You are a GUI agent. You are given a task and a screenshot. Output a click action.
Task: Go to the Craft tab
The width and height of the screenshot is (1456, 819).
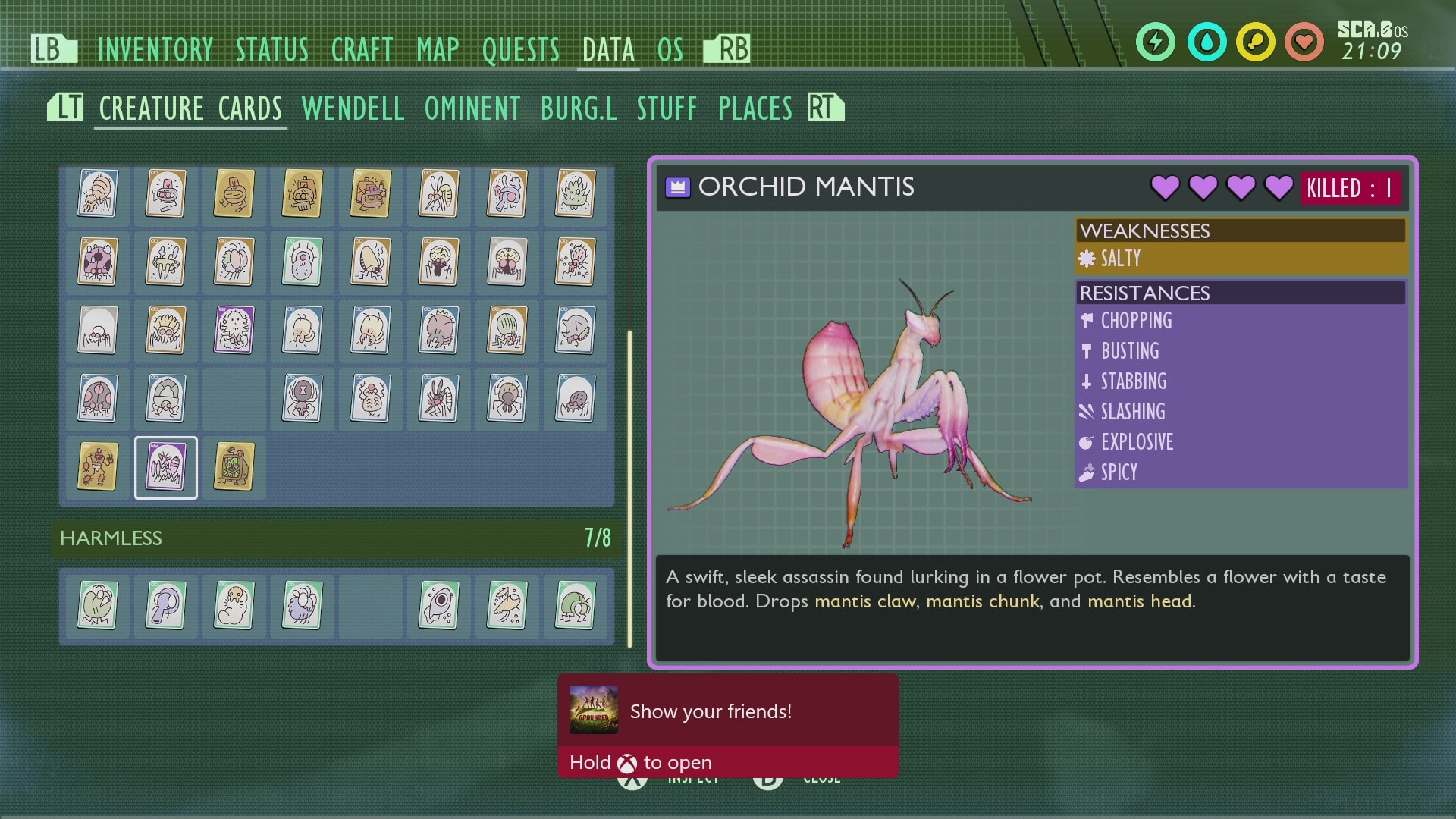tap(362, 50)
